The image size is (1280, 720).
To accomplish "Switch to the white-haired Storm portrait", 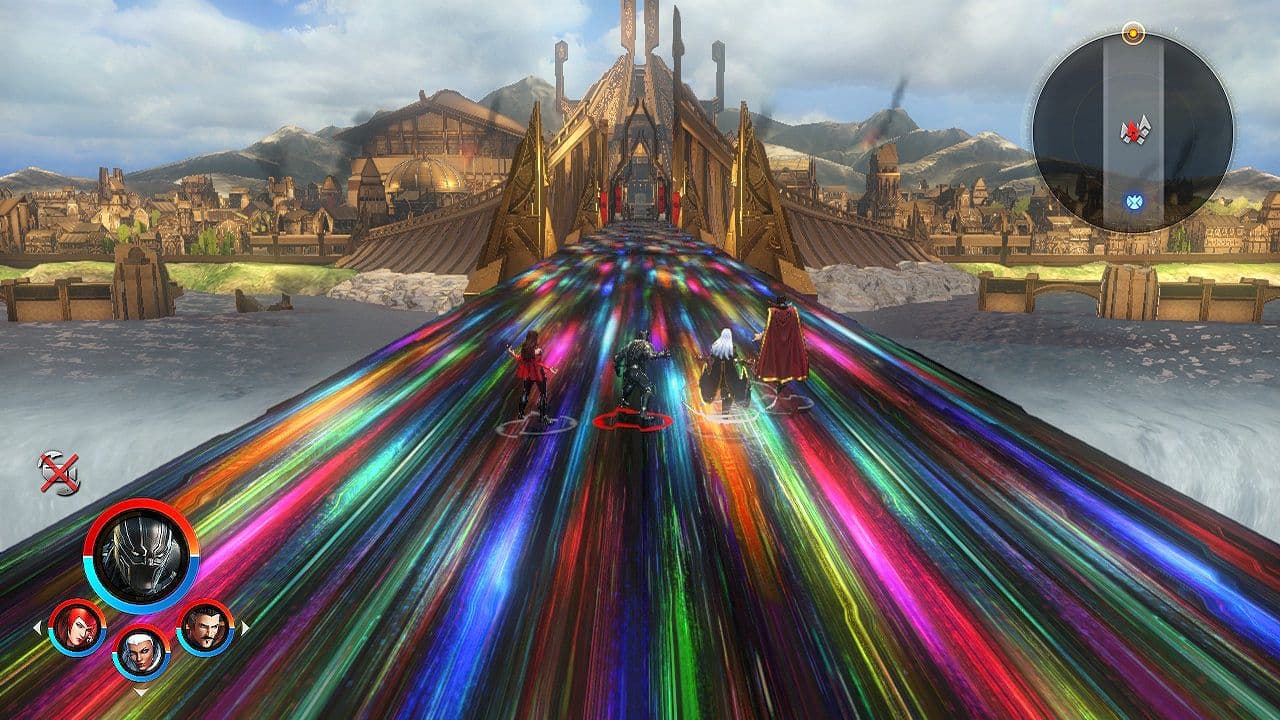I will point(141,653).
